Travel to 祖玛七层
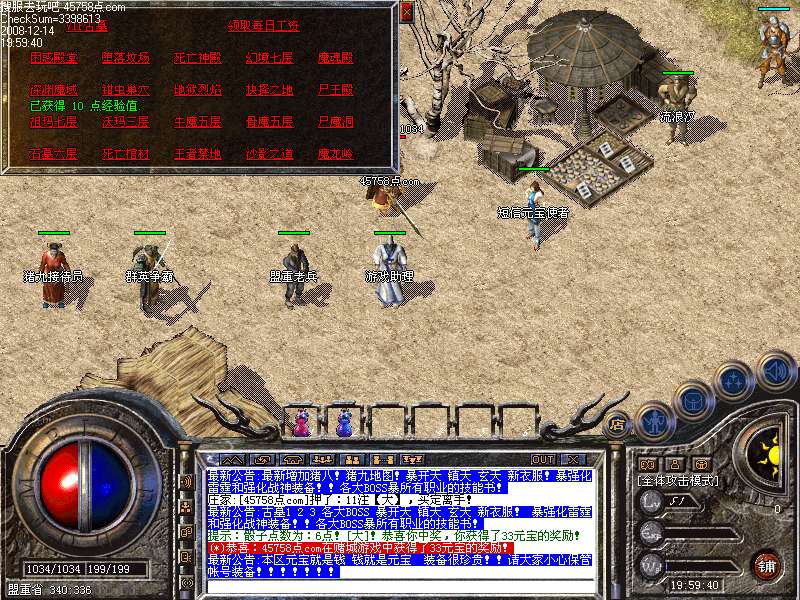800x600 pixels. coord(53,122)
